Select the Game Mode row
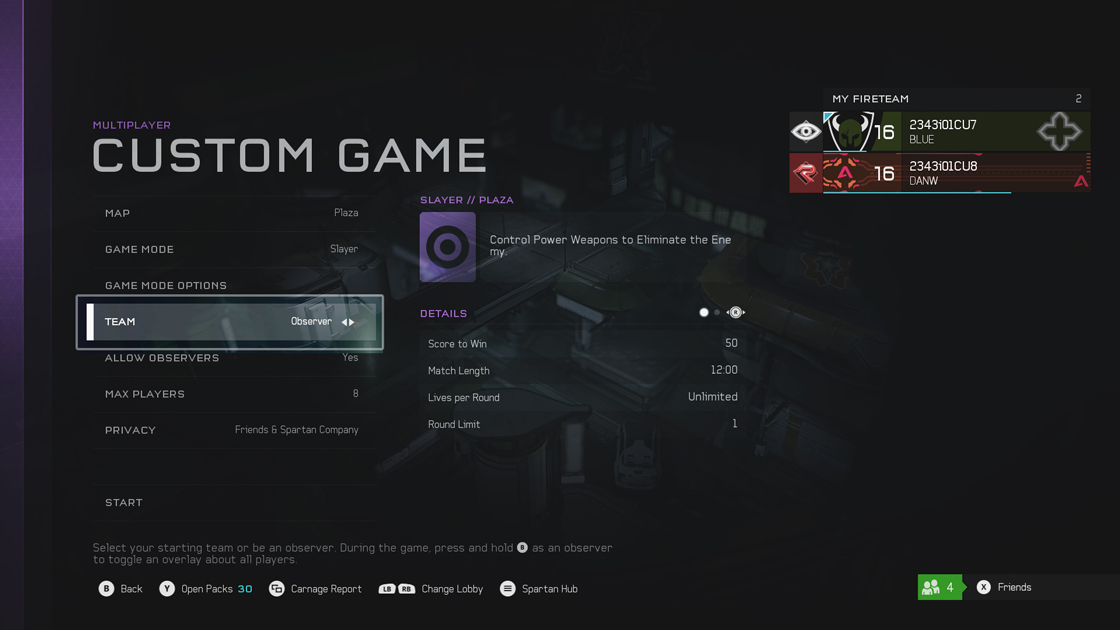Screen dimensions: 1120x630 pyautogui.click(x=231, y=249)
